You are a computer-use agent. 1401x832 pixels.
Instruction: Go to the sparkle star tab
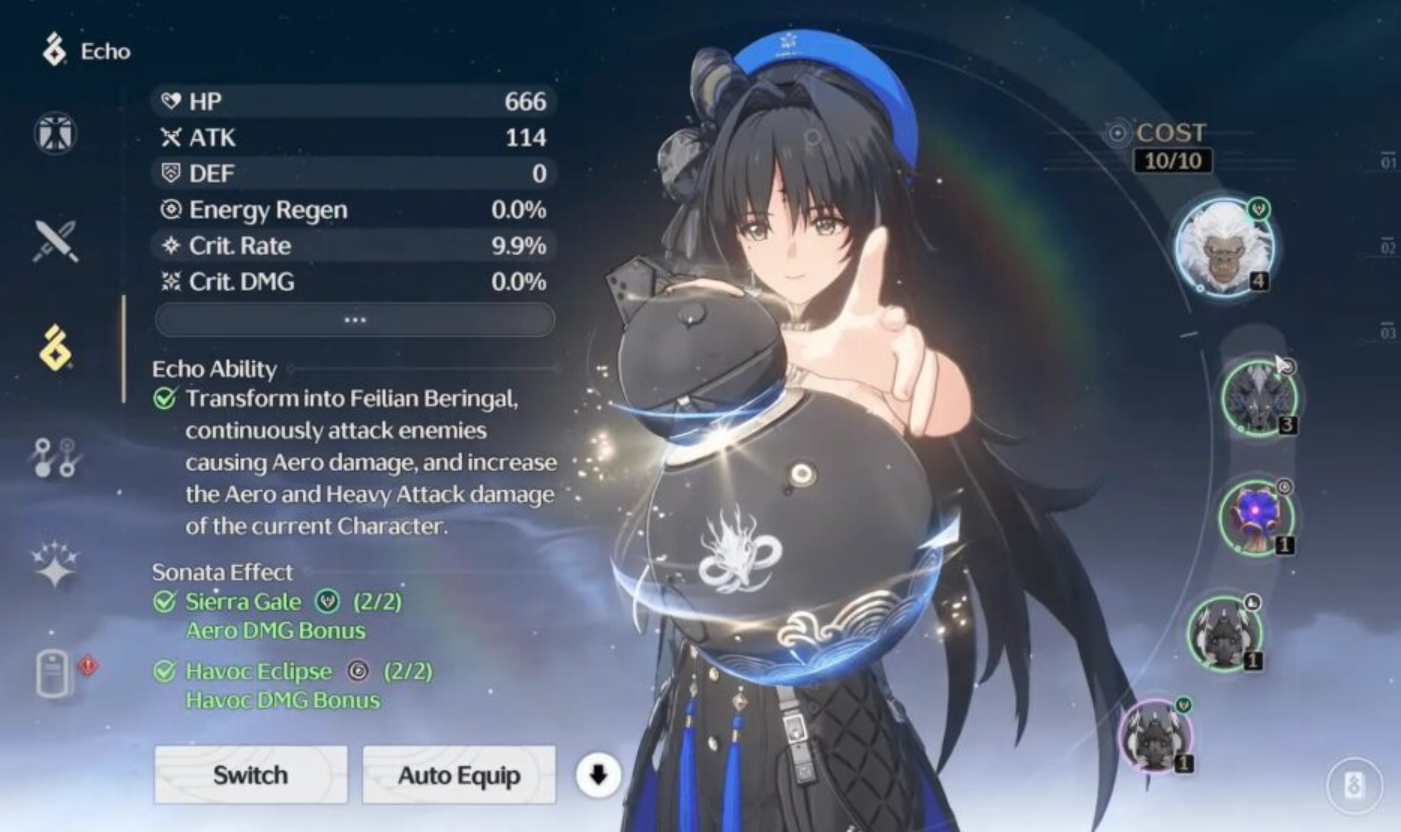pos(55,565)
